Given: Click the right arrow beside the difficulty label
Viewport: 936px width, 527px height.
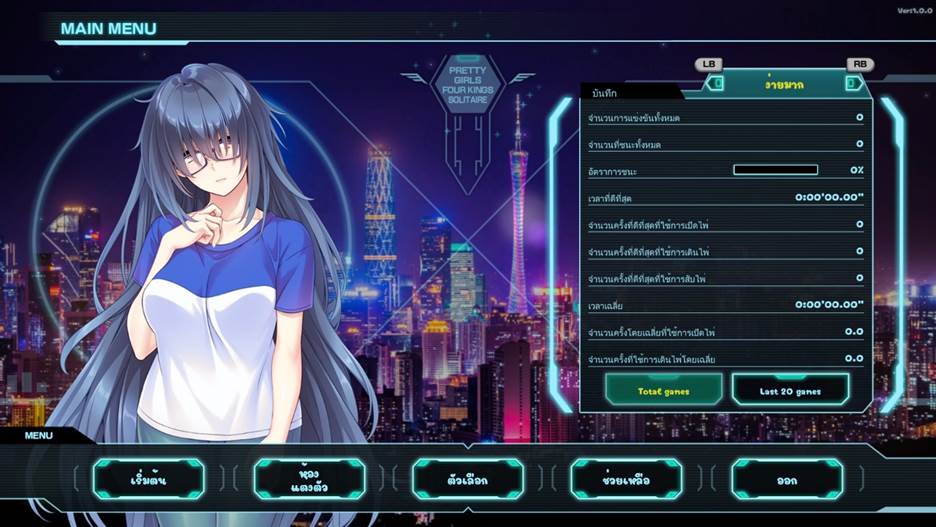Looking at the screenshot, I should (x=852, y=84).
